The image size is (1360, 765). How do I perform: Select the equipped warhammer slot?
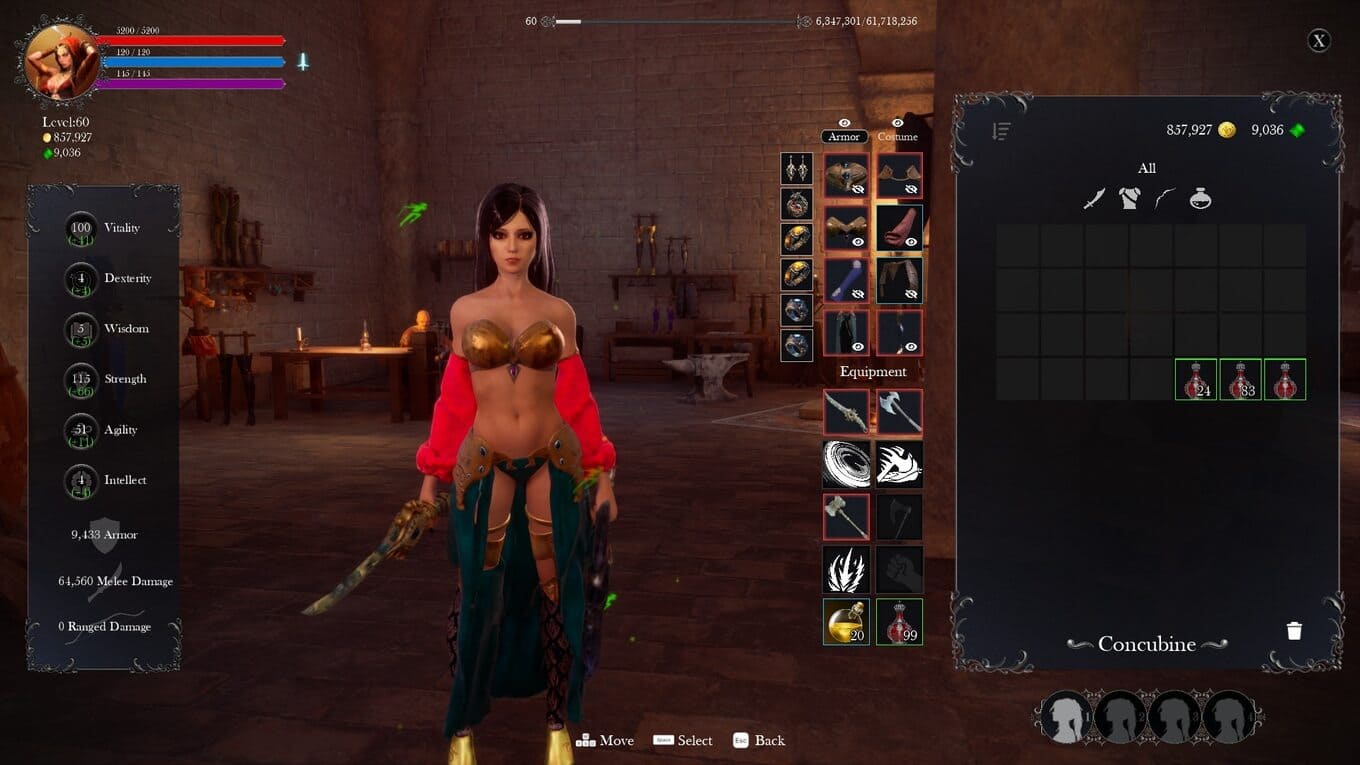pos(846,517)
